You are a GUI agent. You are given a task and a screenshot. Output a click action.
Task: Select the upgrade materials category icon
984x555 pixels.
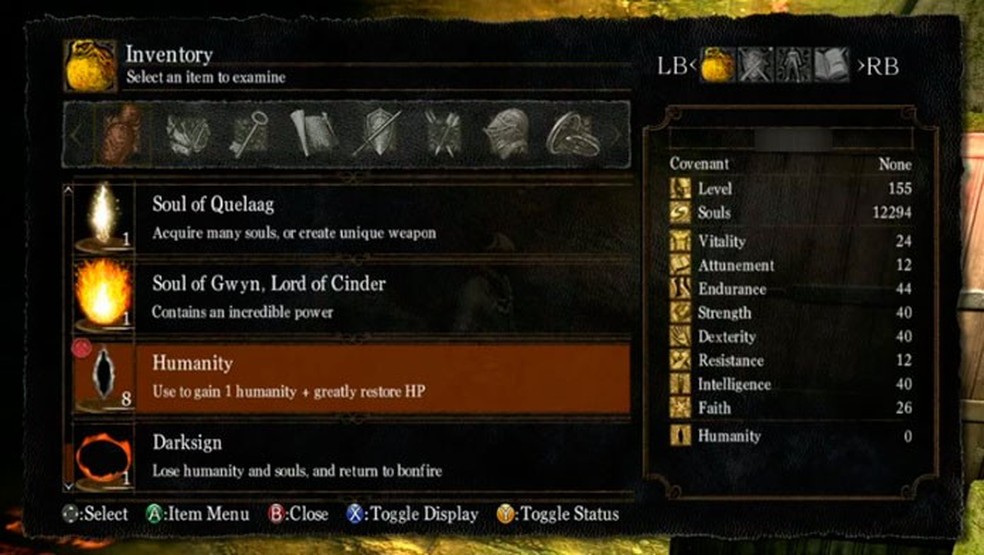pos(186,132)
